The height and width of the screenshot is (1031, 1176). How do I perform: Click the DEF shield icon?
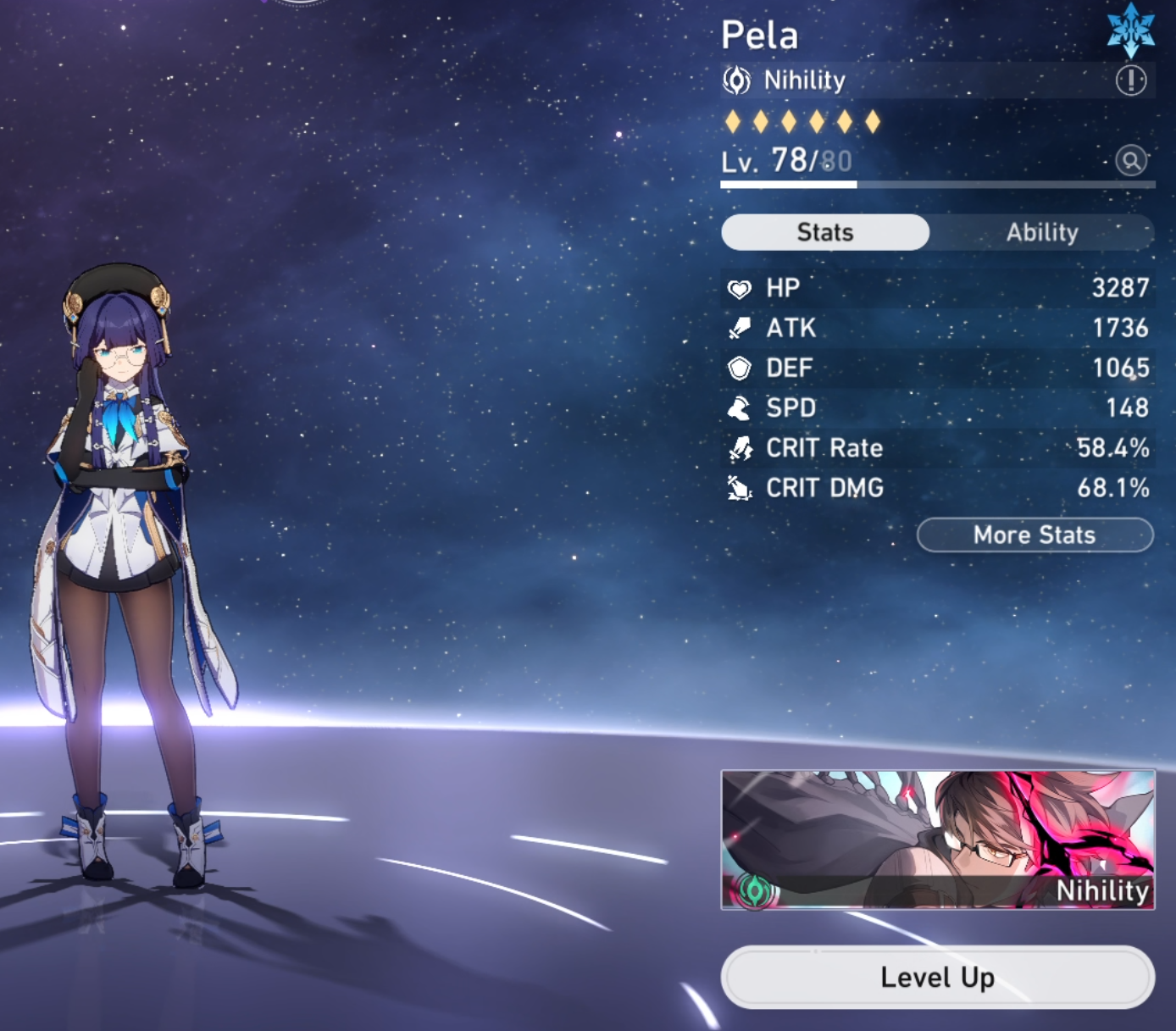point(739,369)
